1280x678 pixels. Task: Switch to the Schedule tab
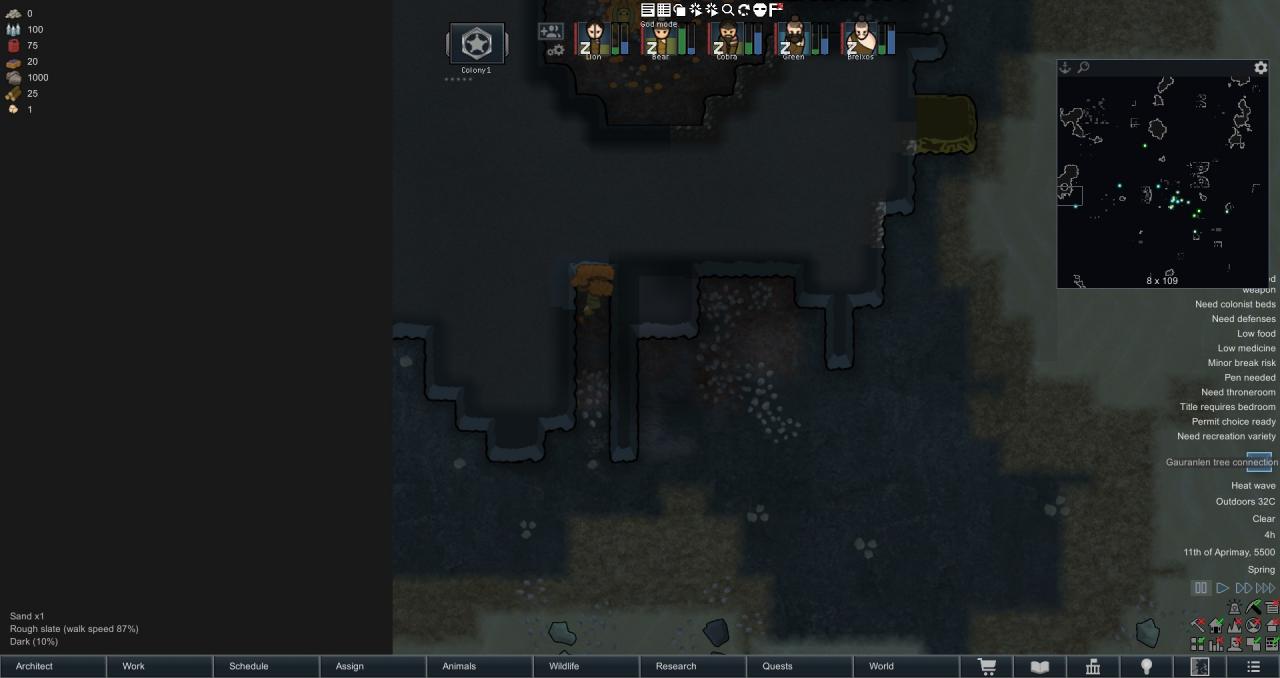click(266, 666)
